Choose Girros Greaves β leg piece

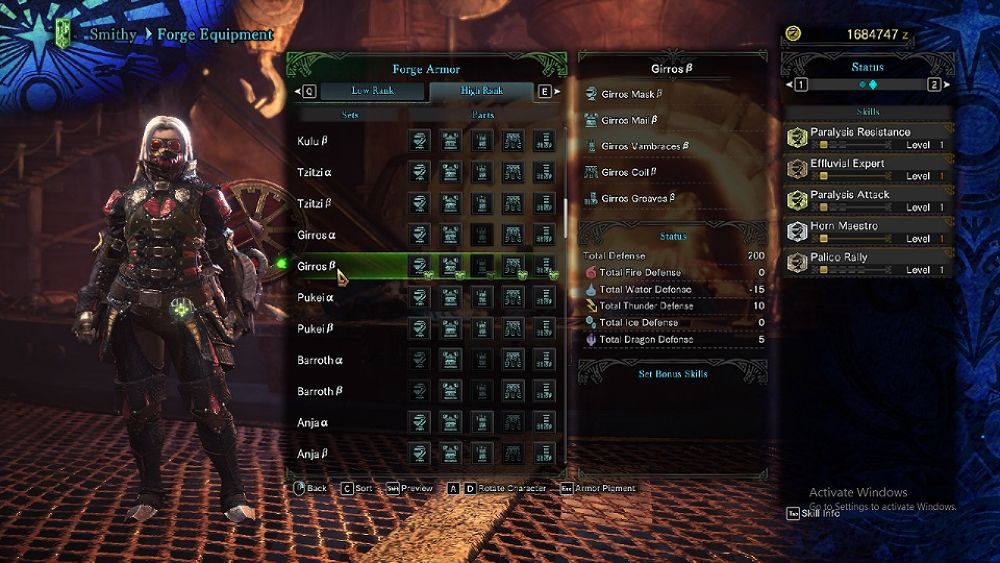pos(638,198)
